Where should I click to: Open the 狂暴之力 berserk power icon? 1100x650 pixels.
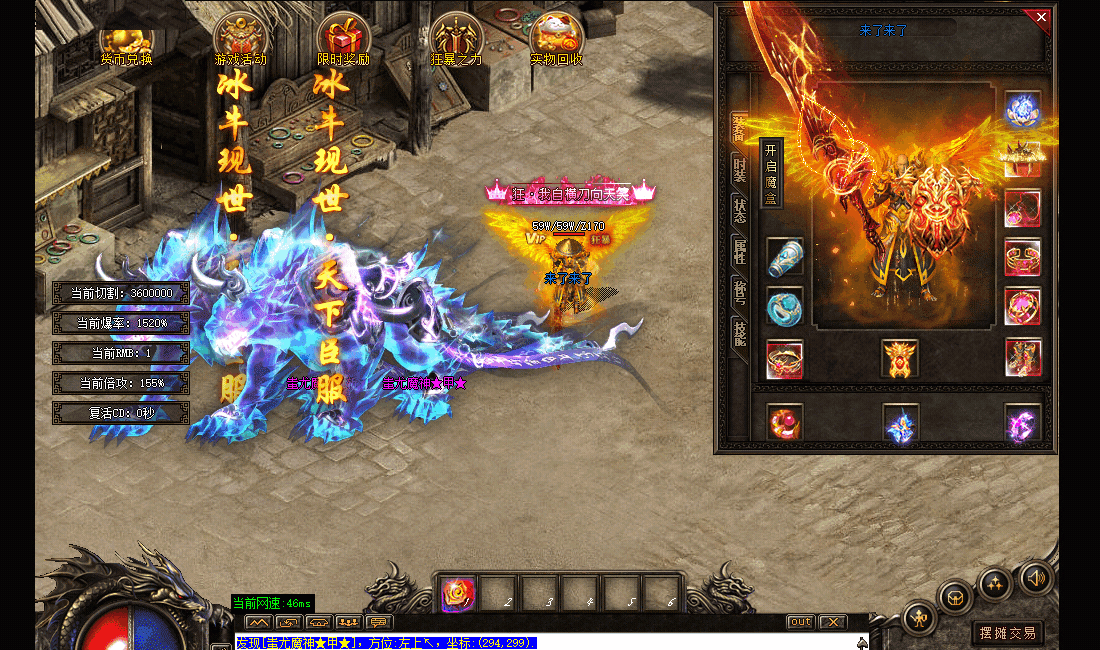pyautogui.click(x=456, y=40)
